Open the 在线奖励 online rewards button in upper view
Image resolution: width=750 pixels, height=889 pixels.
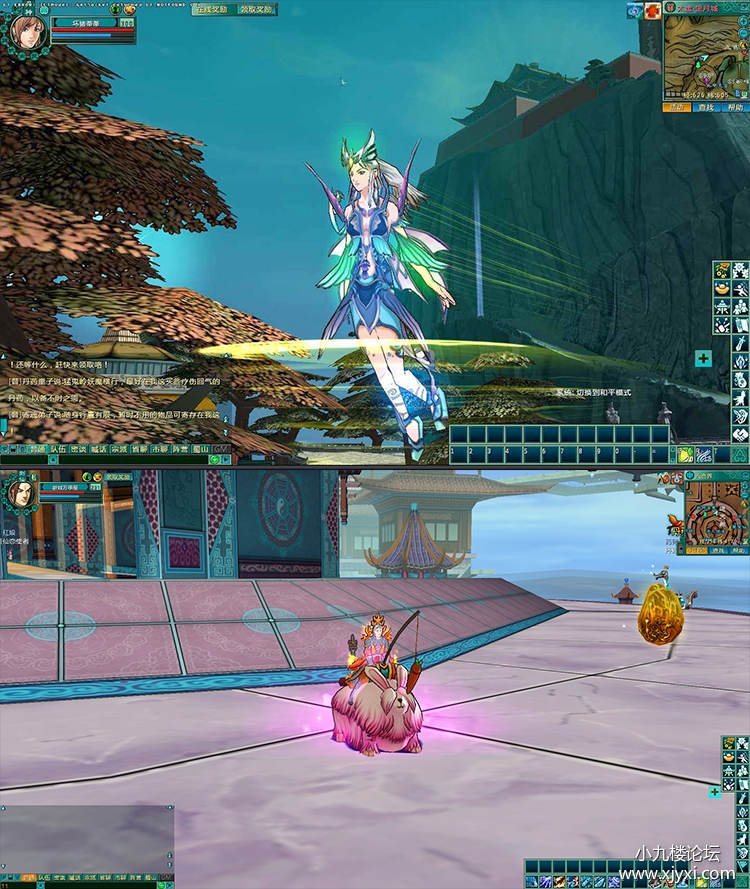click(x=212, y=9)
